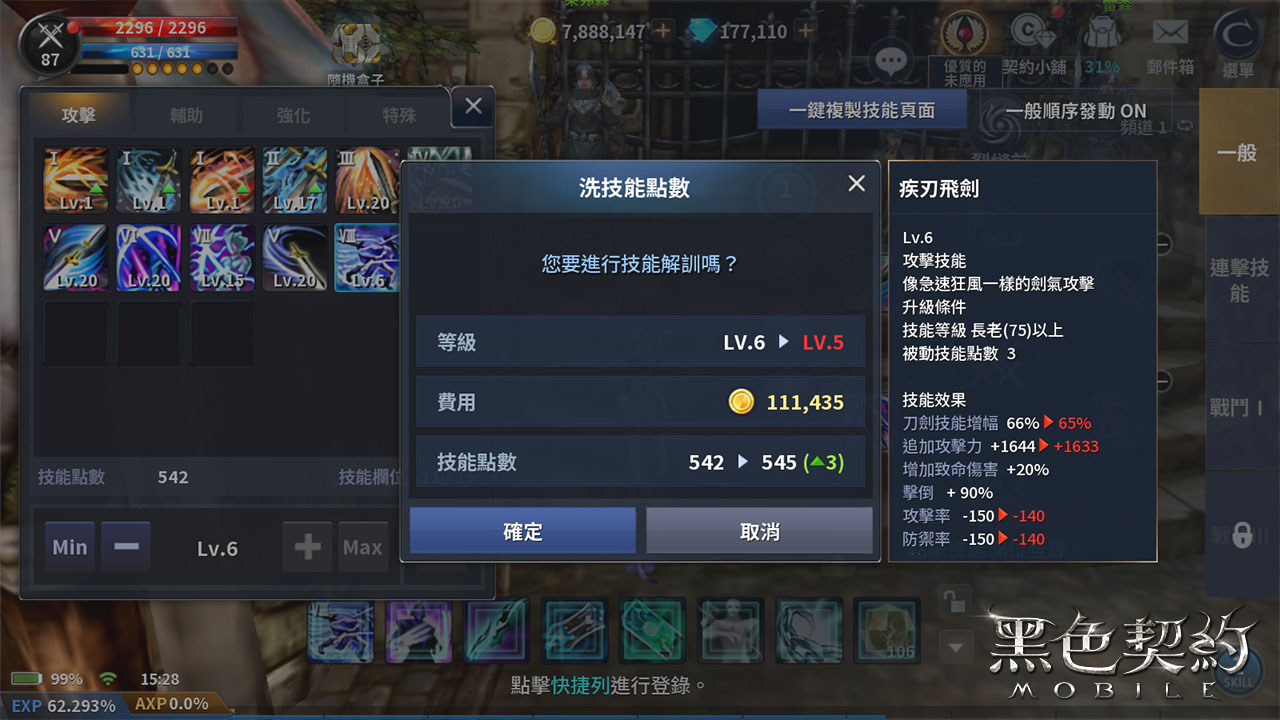Select the first Lv.1 attack skill icon
1280x720 pixels.
point(74,180)
